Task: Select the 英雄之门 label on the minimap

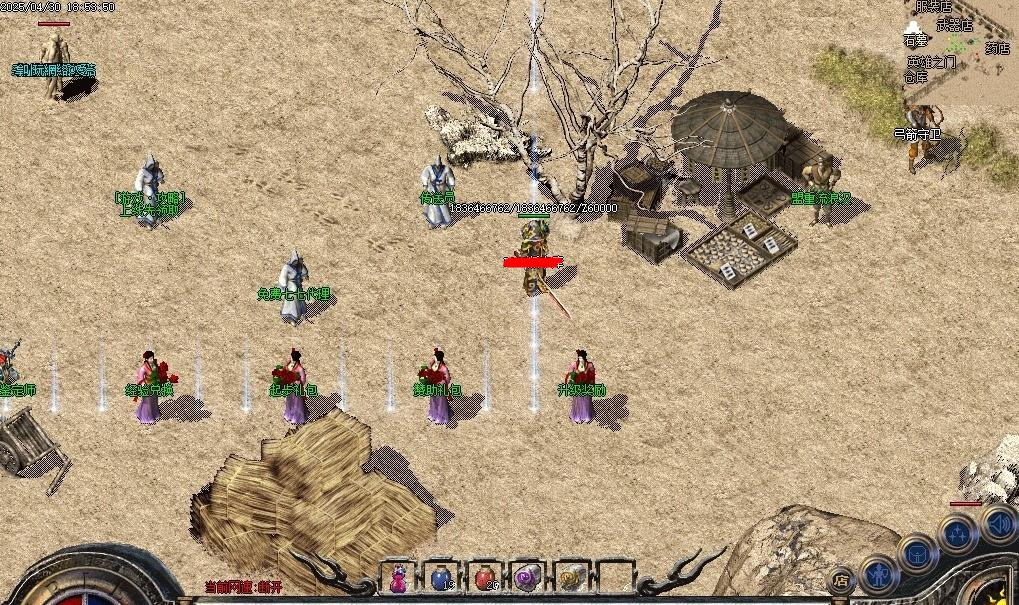Action: 931,62
